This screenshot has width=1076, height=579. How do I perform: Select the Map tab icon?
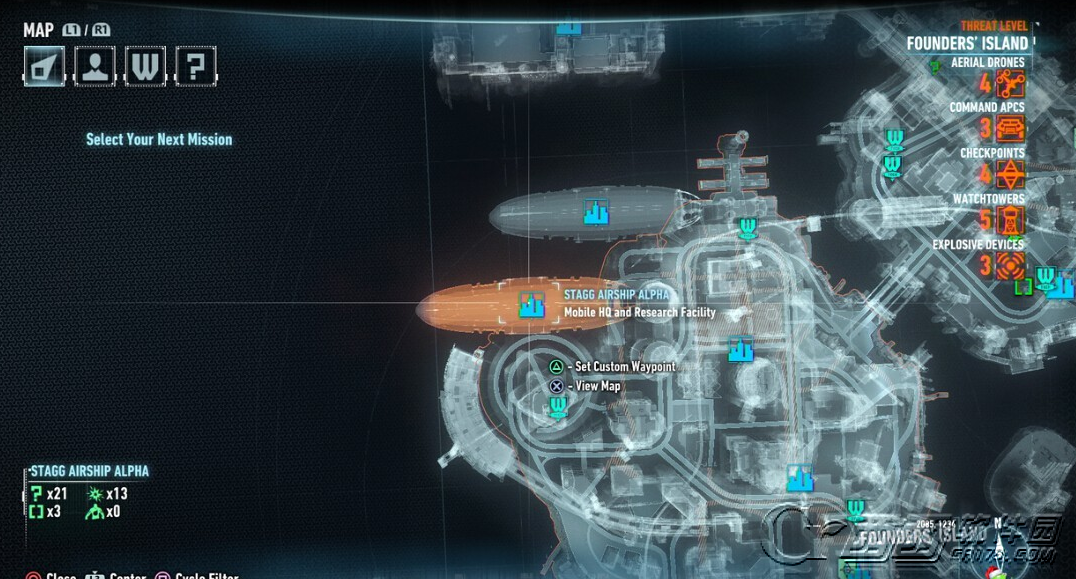tap(44, 67)
